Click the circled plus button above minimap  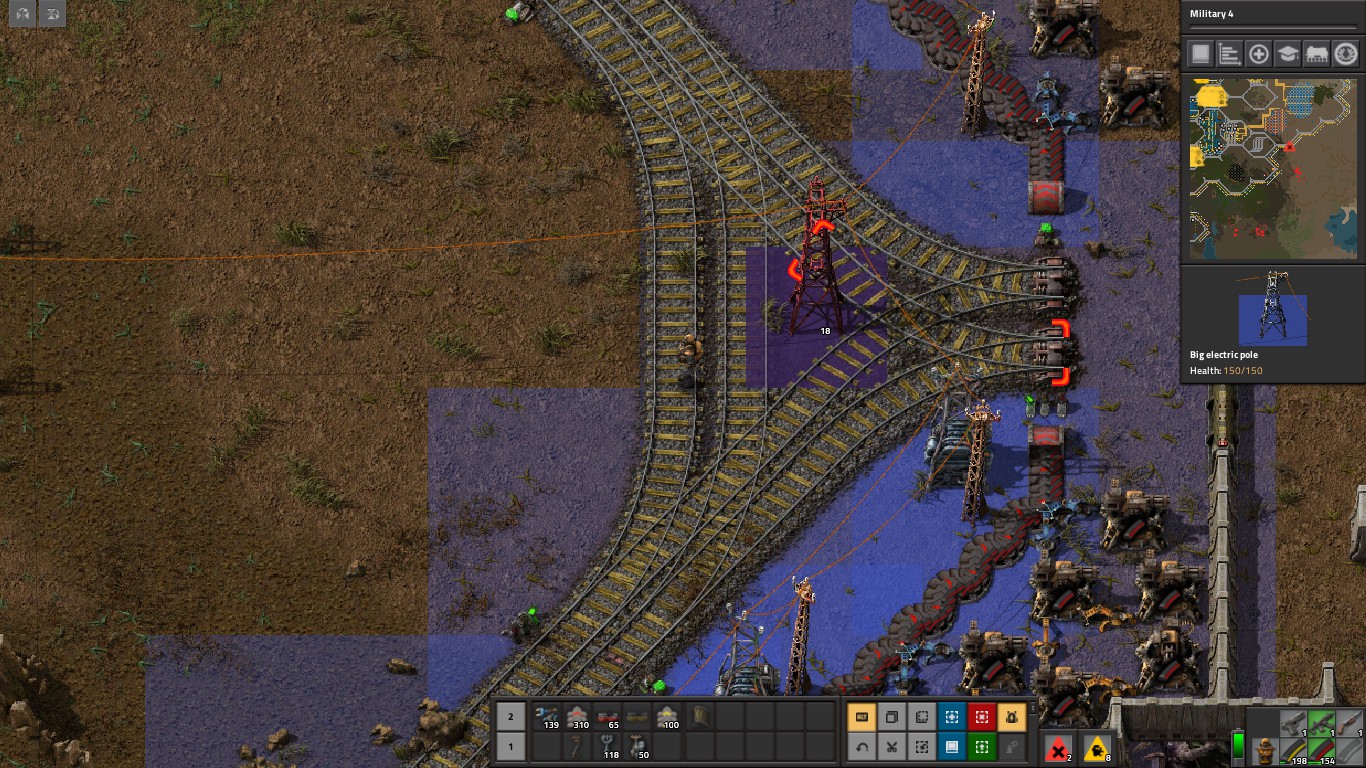[x=1259, y=54]
